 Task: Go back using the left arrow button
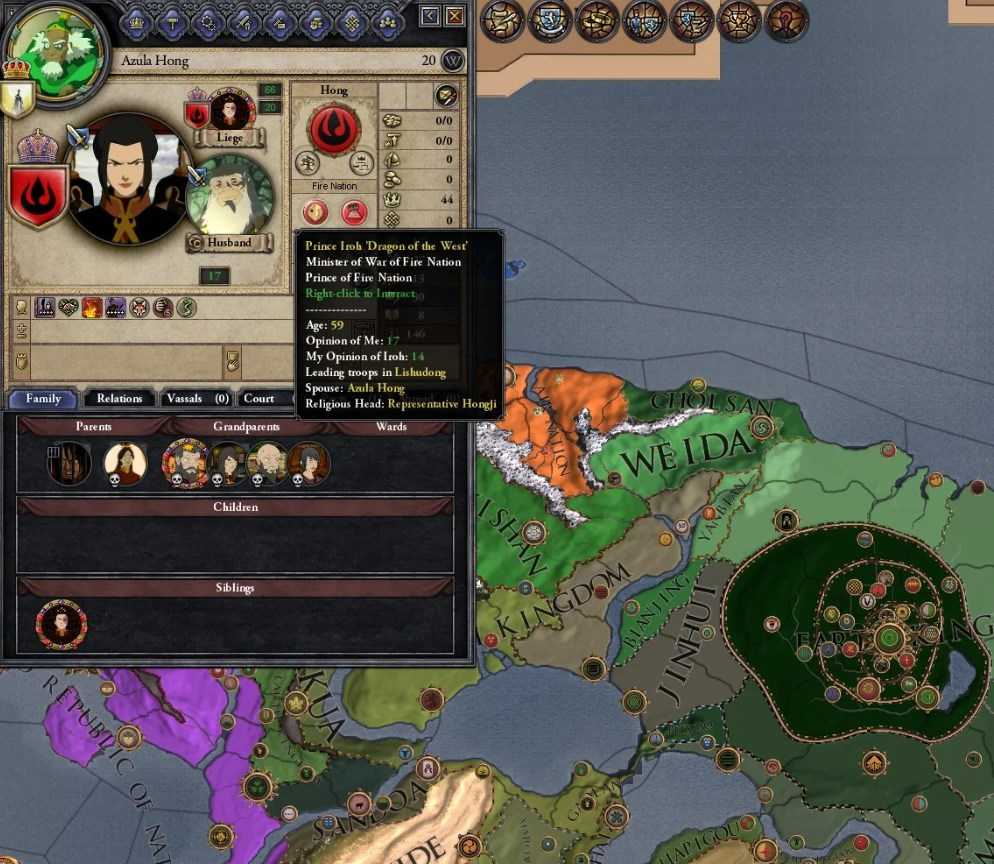430,15
